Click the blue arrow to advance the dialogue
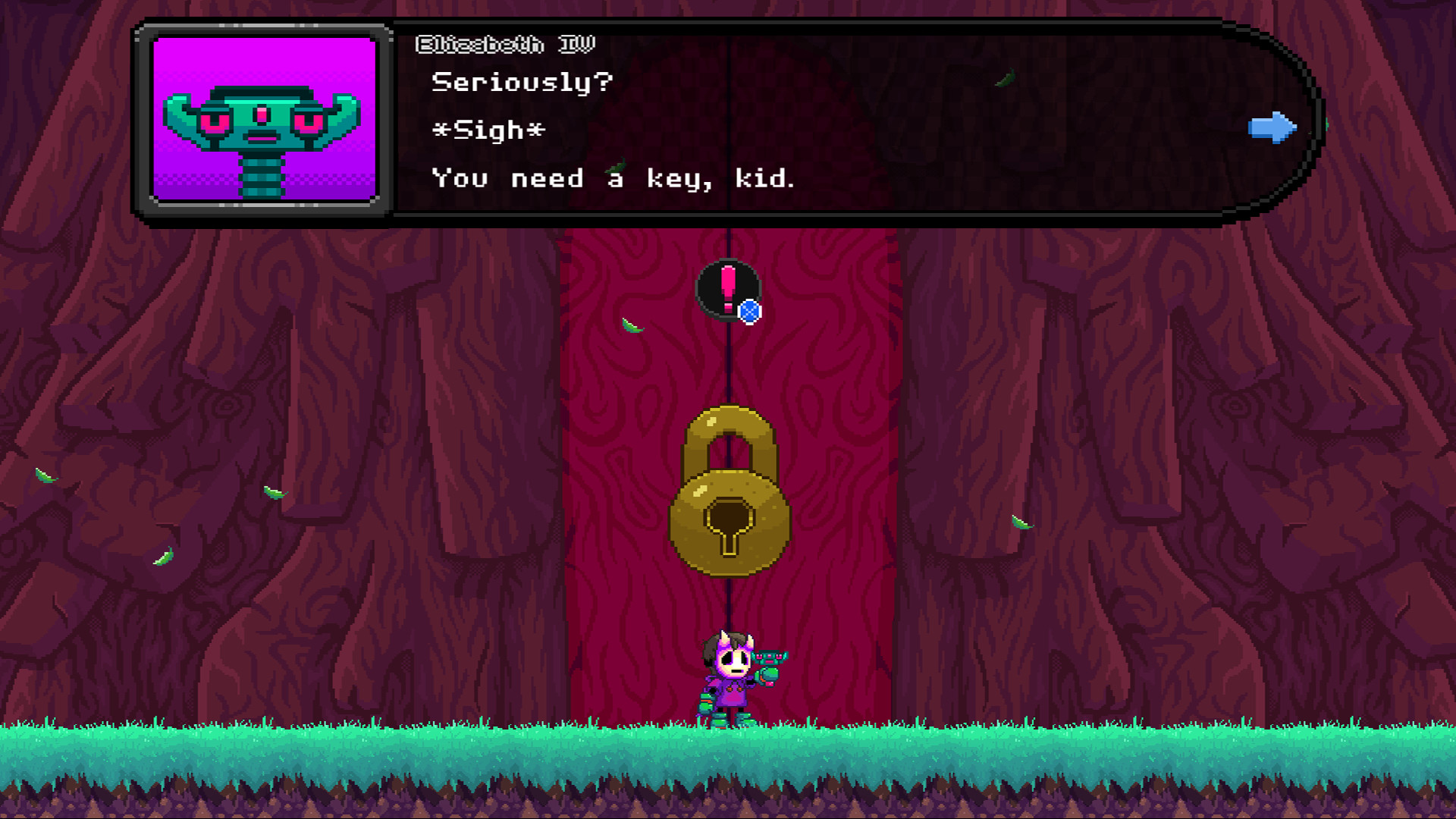1456x819 pixels. point(1271,129)
